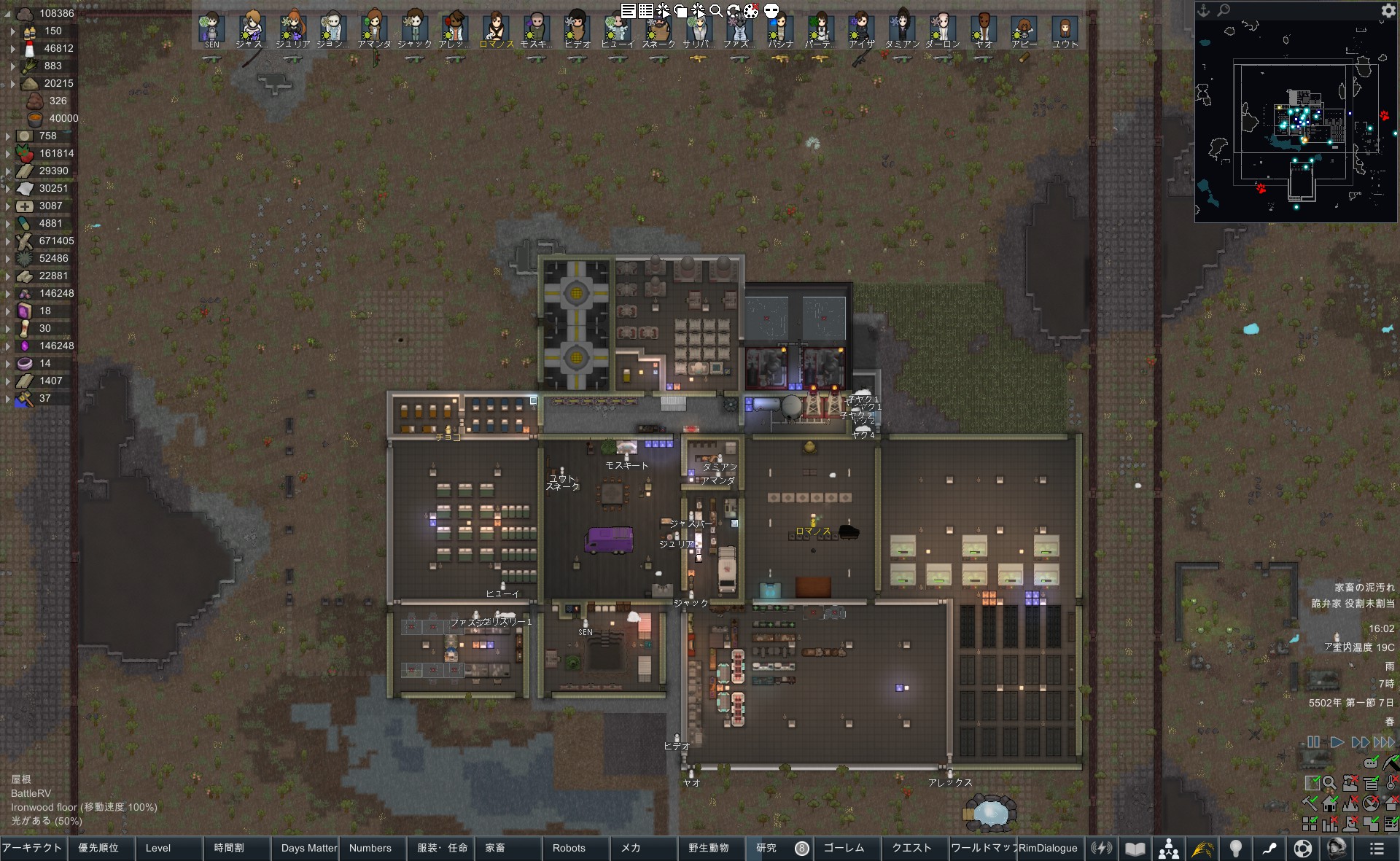Select colonist ロマノス portrait
This screenshot has height=861, width=1400.
click(x=496, y=28)
